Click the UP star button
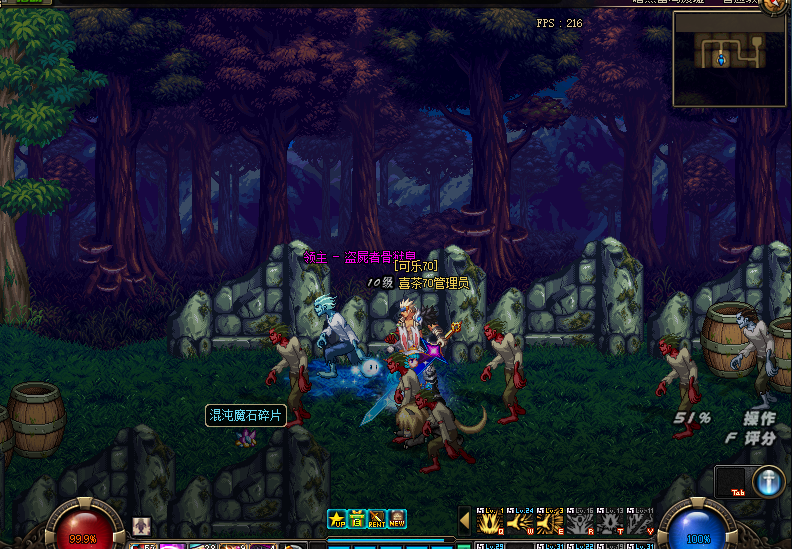This screenshot has width=792, height=549. pos(337,518)
